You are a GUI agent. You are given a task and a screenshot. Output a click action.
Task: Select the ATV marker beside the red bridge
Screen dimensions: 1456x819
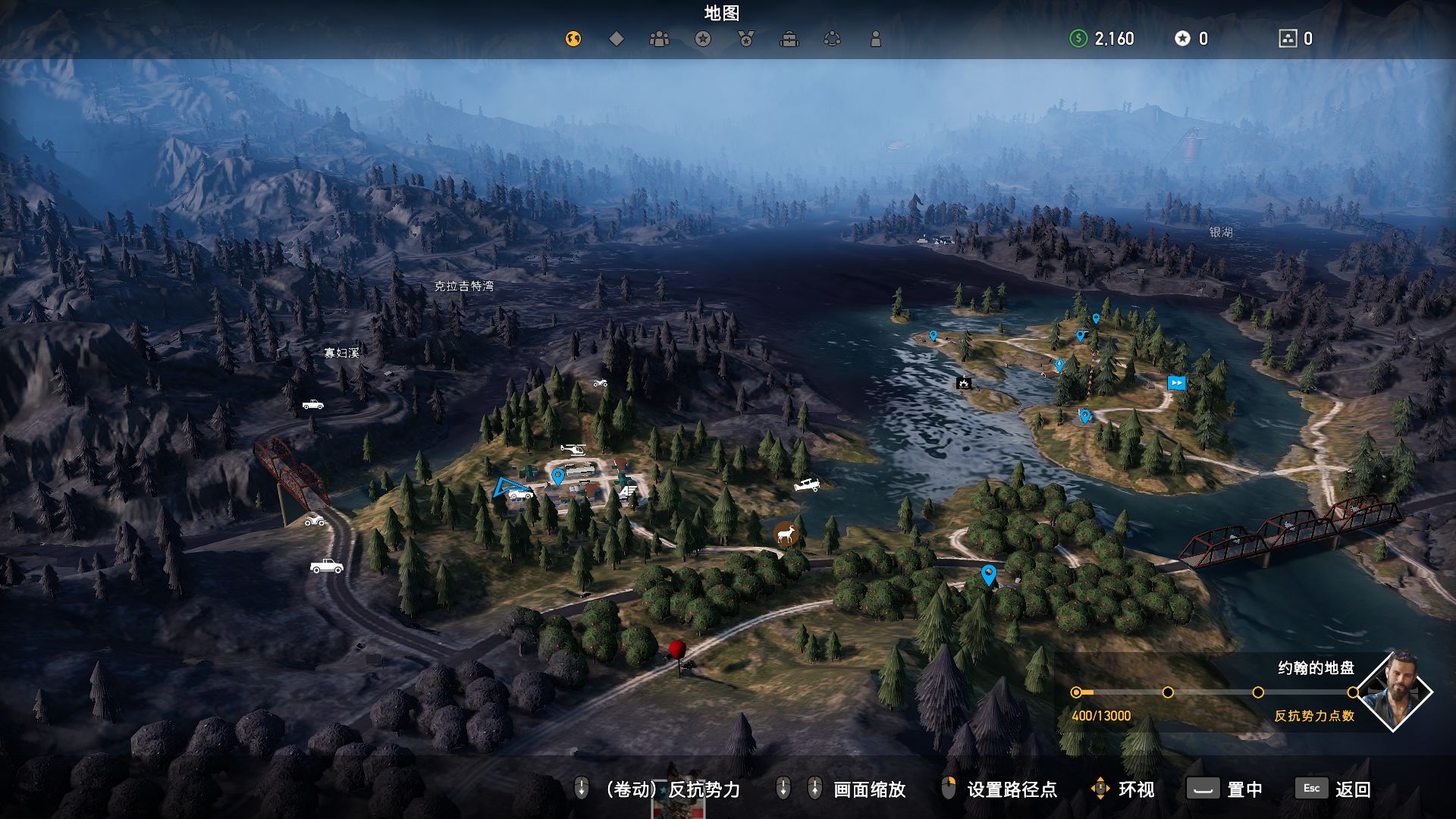[315, 520]
